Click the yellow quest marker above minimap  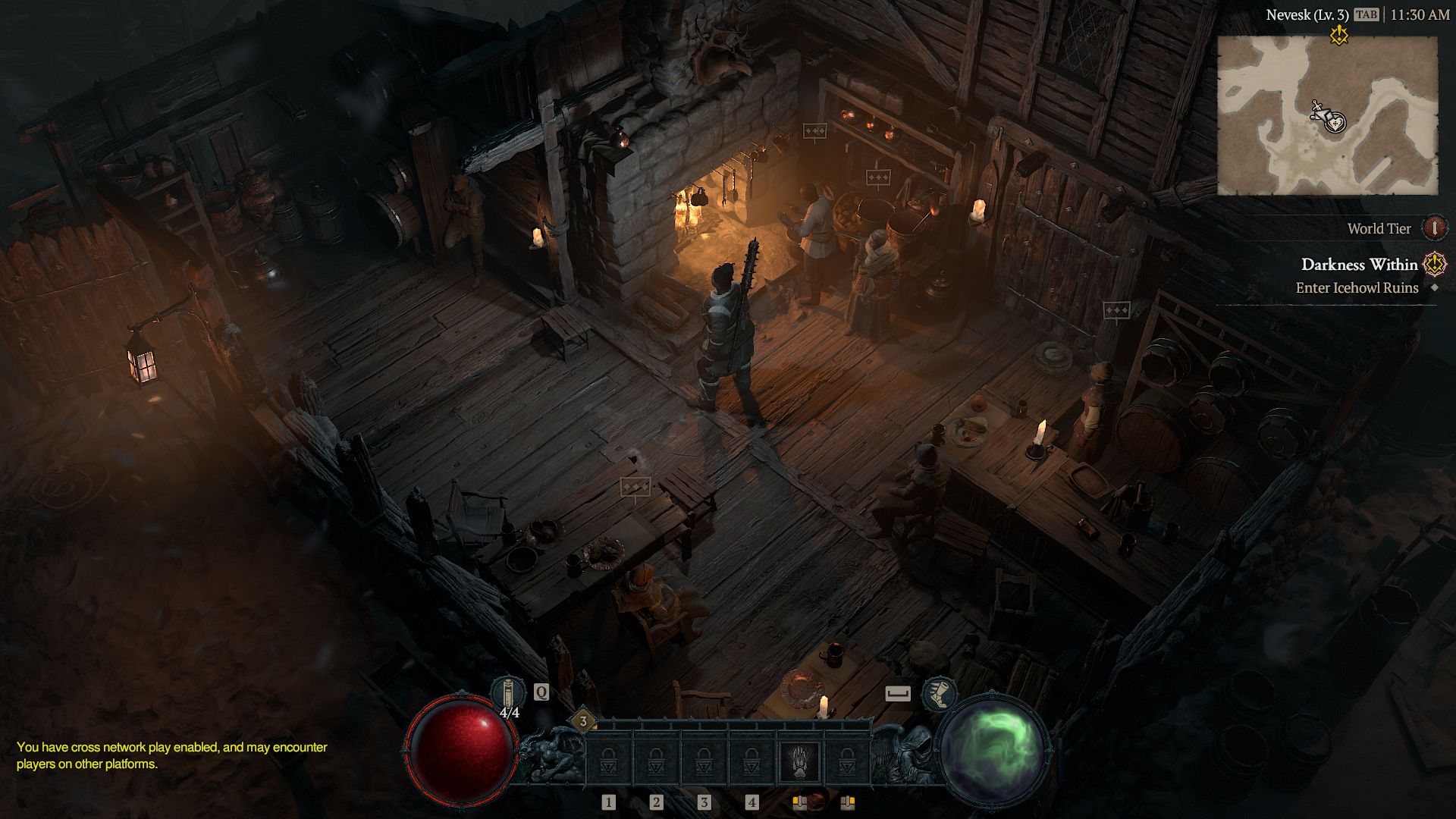[x=1339, y=34]
